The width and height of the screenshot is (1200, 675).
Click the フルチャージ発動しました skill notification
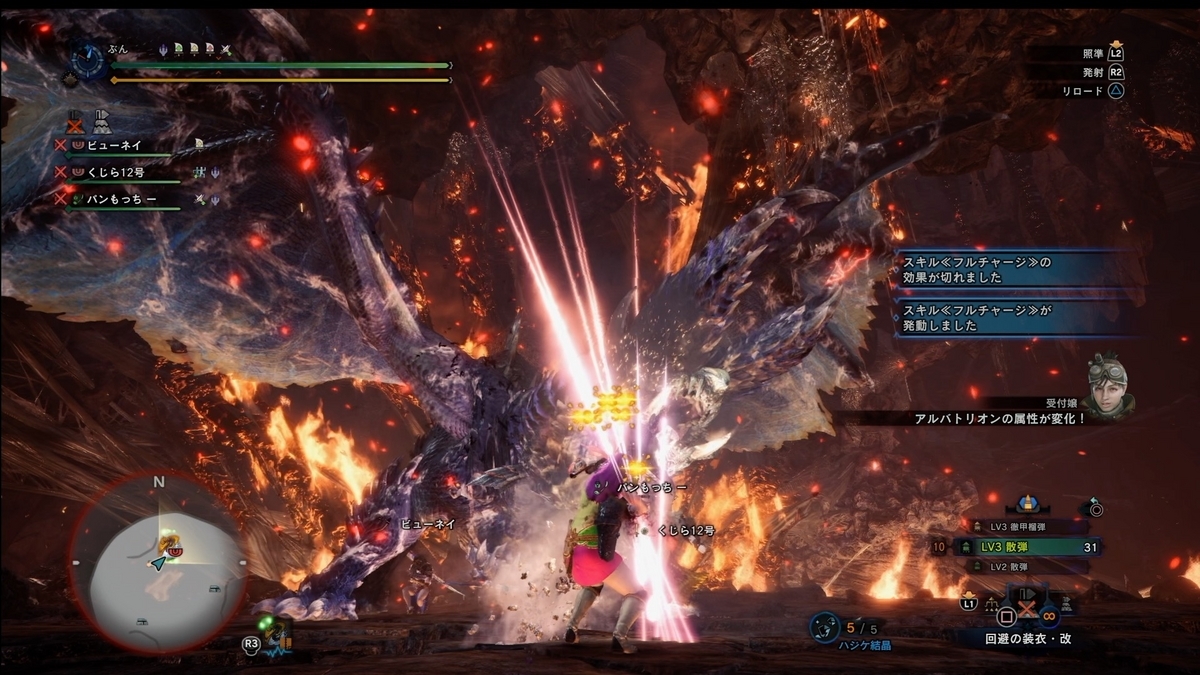coord(1012,318)
